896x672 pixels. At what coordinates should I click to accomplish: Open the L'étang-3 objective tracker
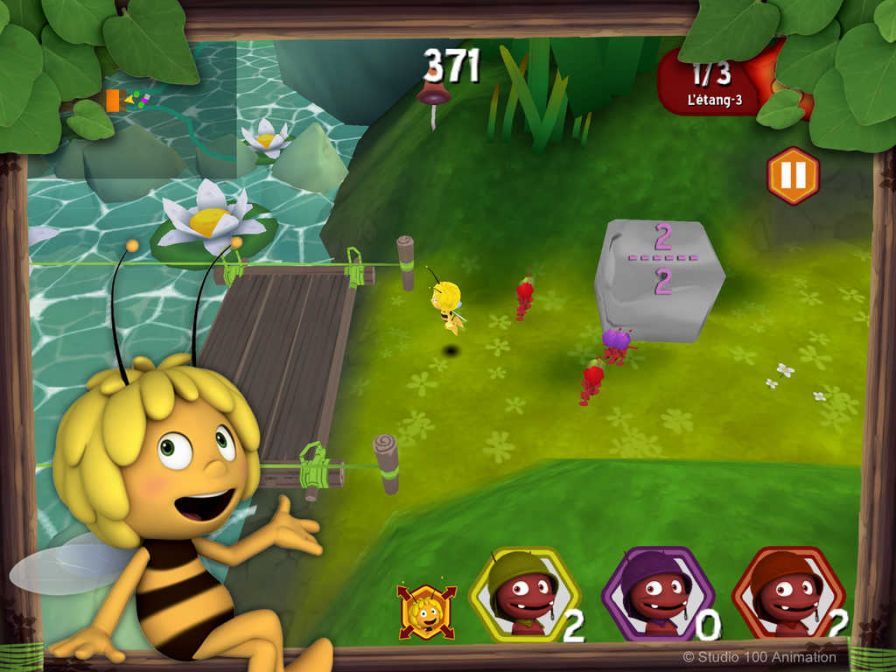pyautogui.click(x=714, y=84)
